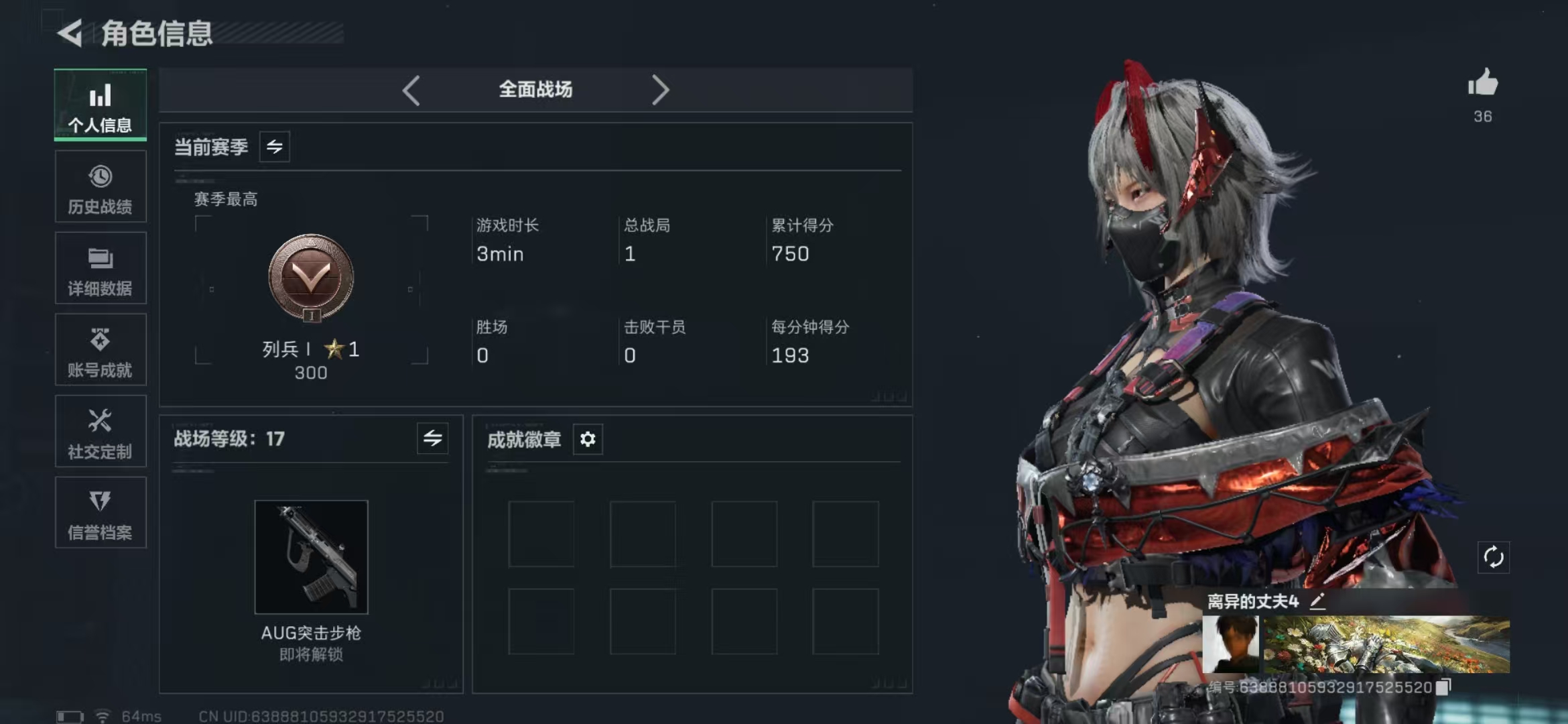Click the left arrow beside 全面战场
Viewport: 1568px width, 724px height.
tap(411, 90)
